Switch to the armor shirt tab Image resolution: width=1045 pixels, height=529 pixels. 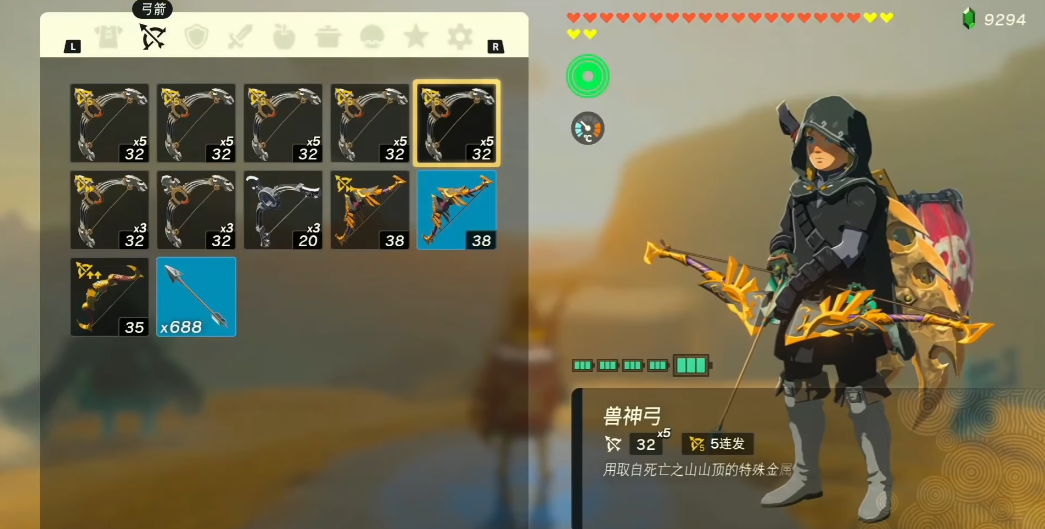click(x=108, y=38)
